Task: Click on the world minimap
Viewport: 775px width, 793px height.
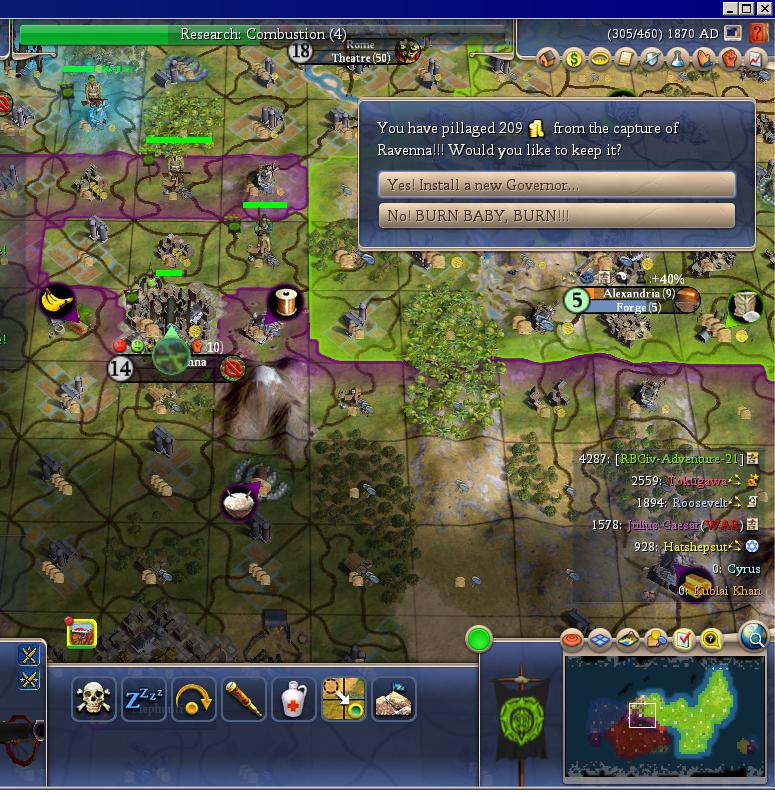Action: click(x=664, y=716)
